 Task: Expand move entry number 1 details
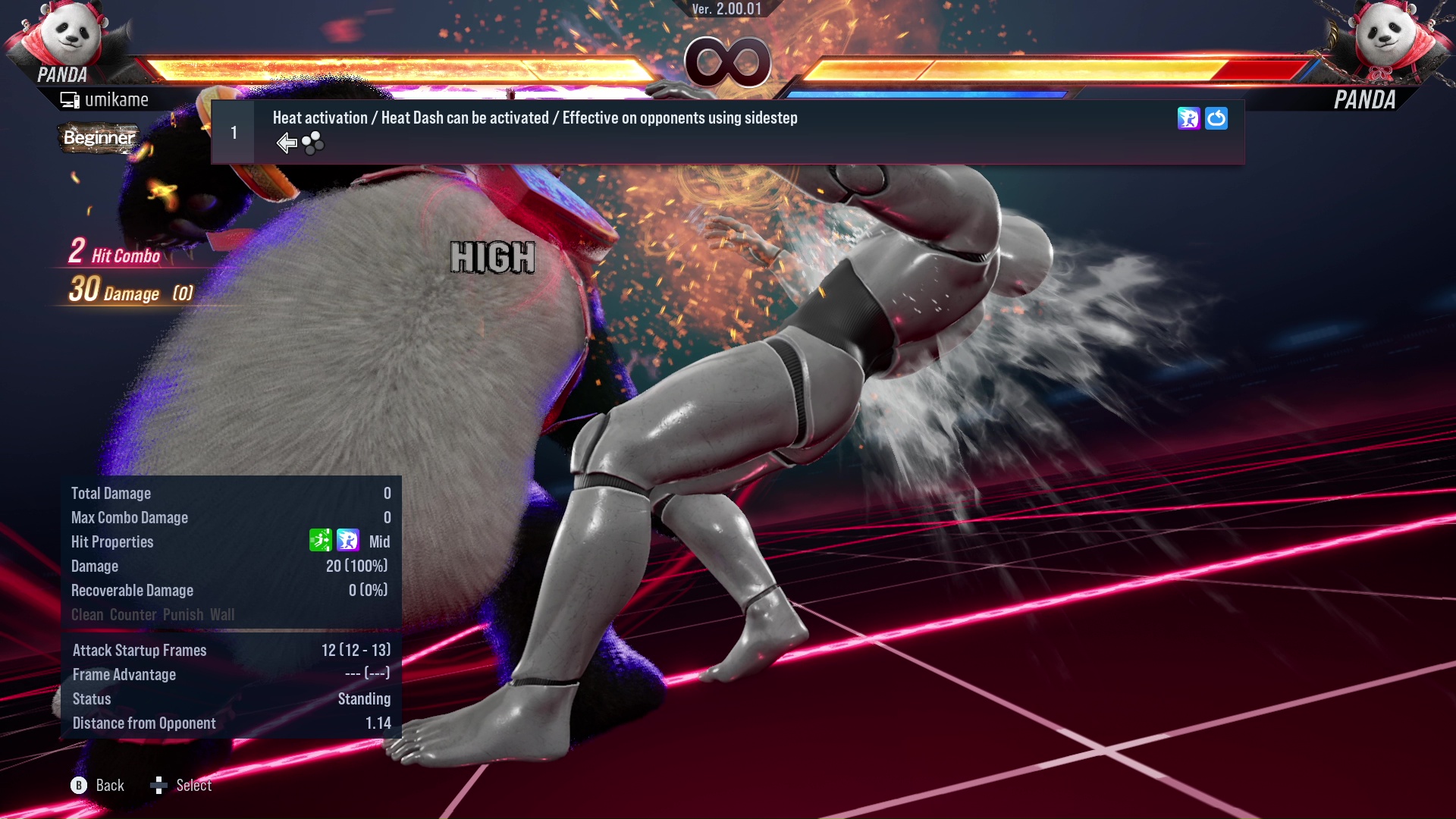click(234, 132)
